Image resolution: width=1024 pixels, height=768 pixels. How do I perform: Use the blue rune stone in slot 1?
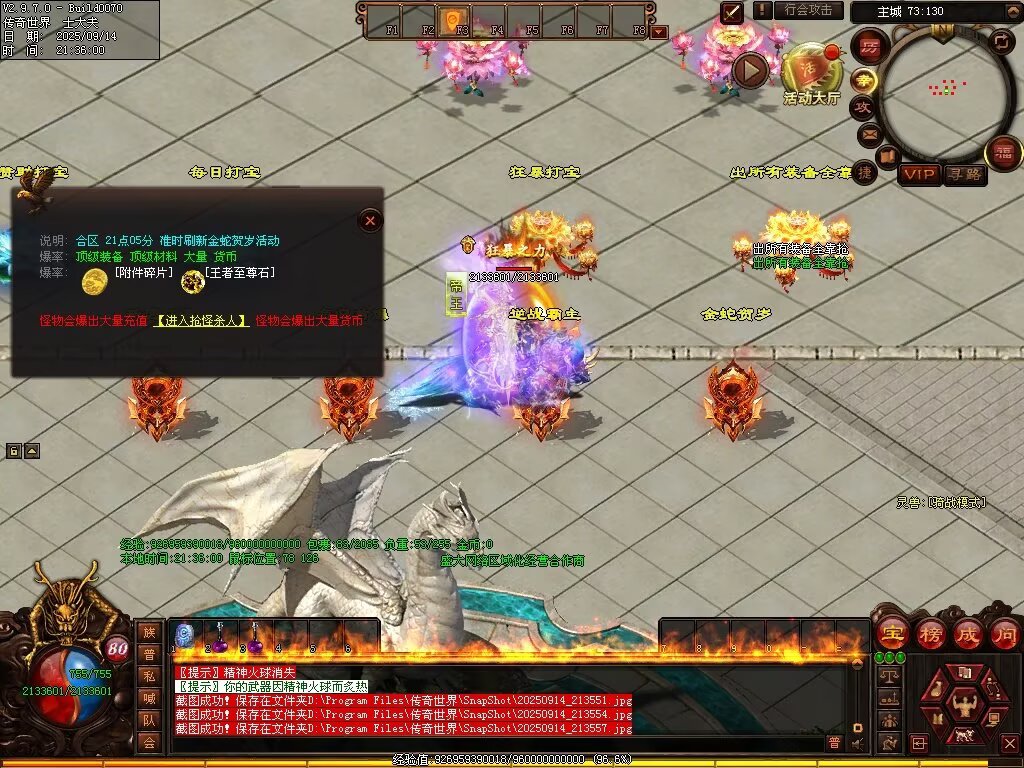184,634
